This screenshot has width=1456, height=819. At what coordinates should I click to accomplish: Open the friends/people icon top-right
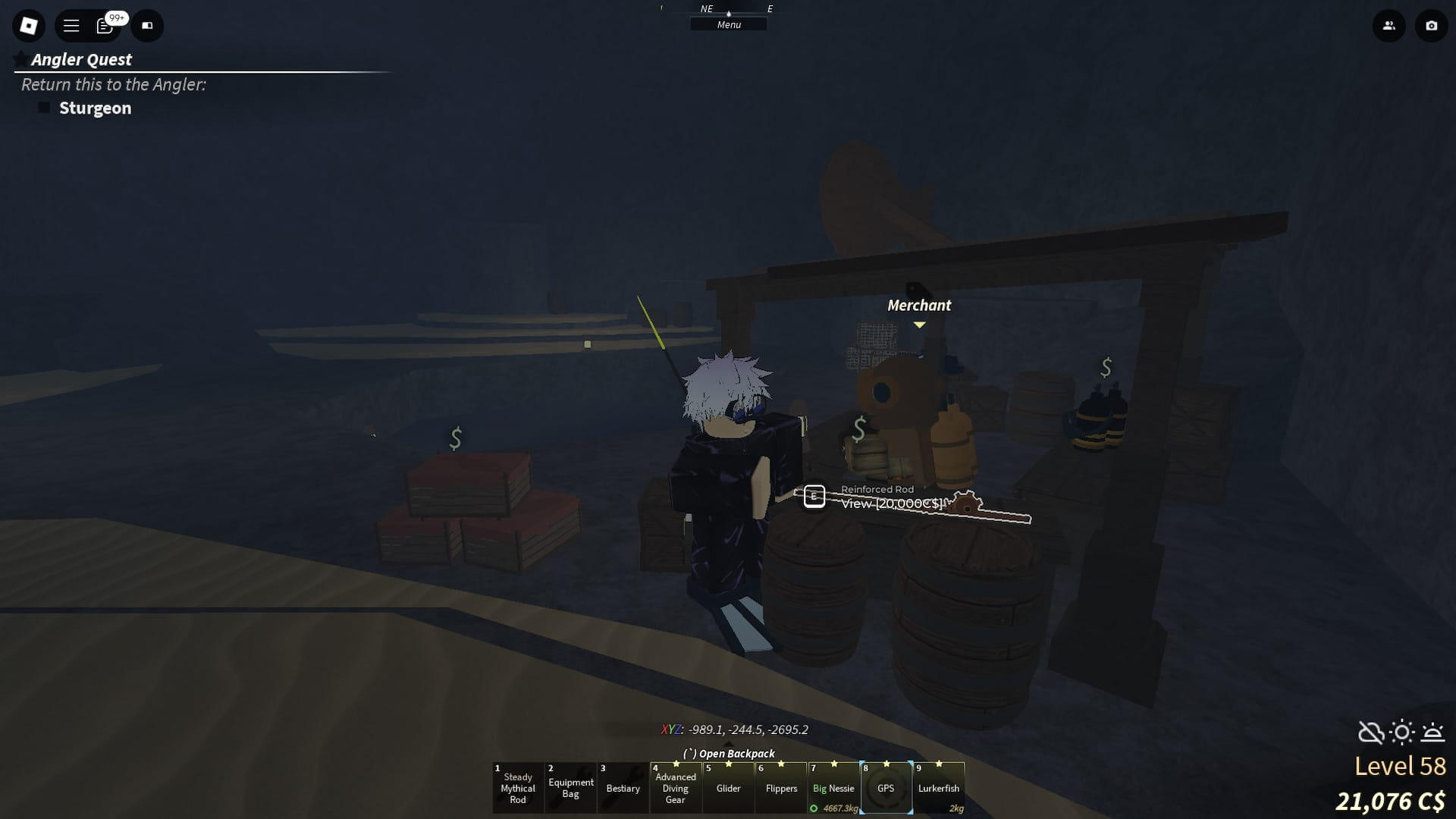(x=1389, y=25)
